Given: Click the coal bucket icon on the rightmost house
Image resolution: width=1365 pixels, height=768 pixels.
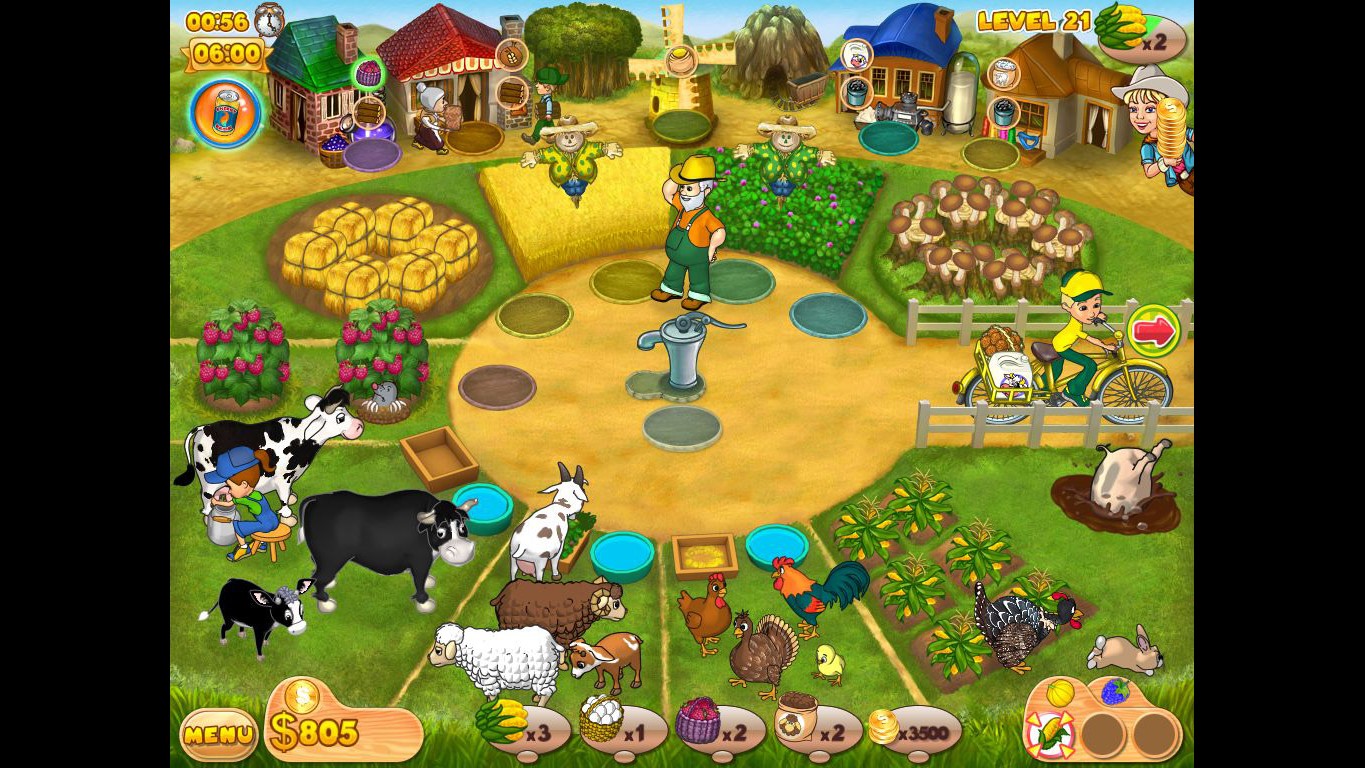Looking at the screenshot, I should pyautogui.click(x=1003, y=113).
